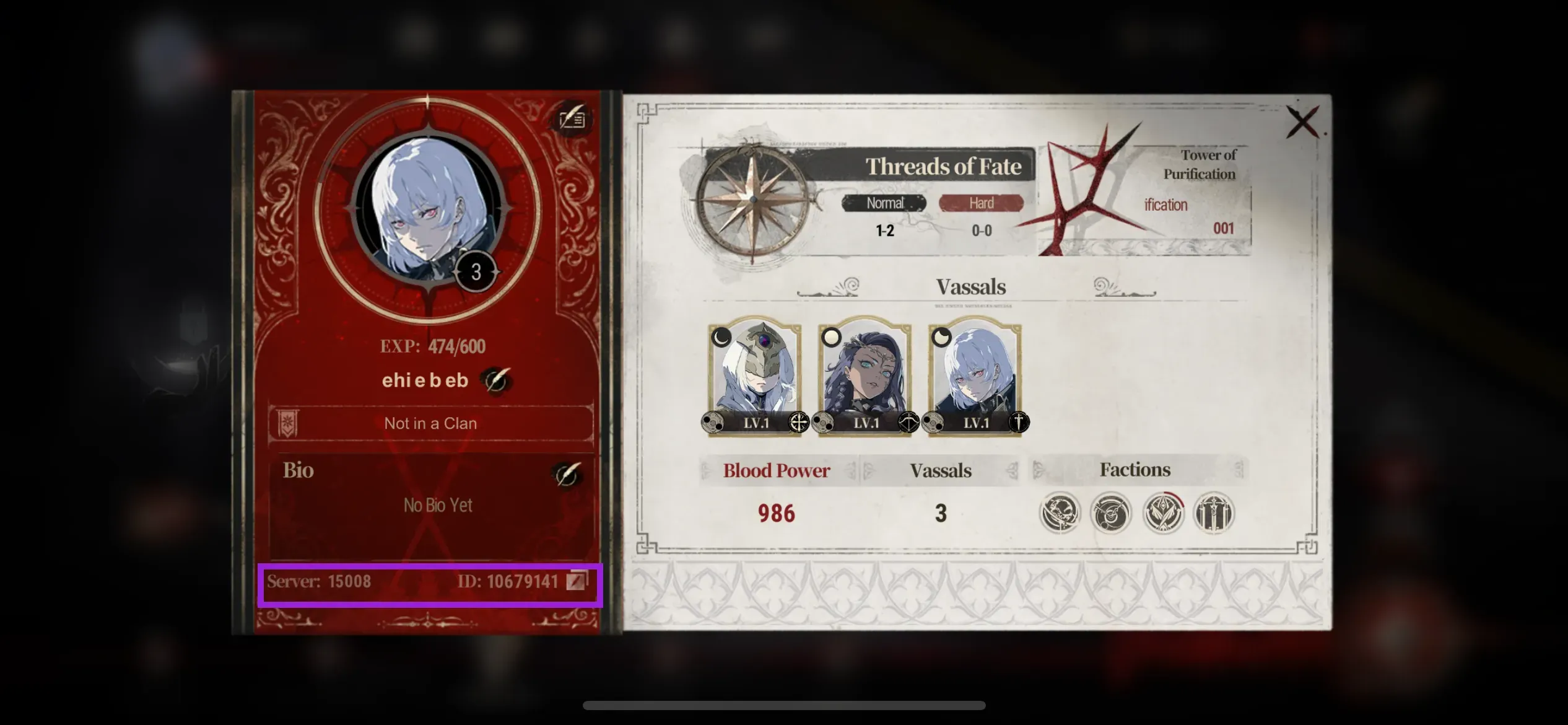Select the Hard difficulty label

(x=981, y=203)
